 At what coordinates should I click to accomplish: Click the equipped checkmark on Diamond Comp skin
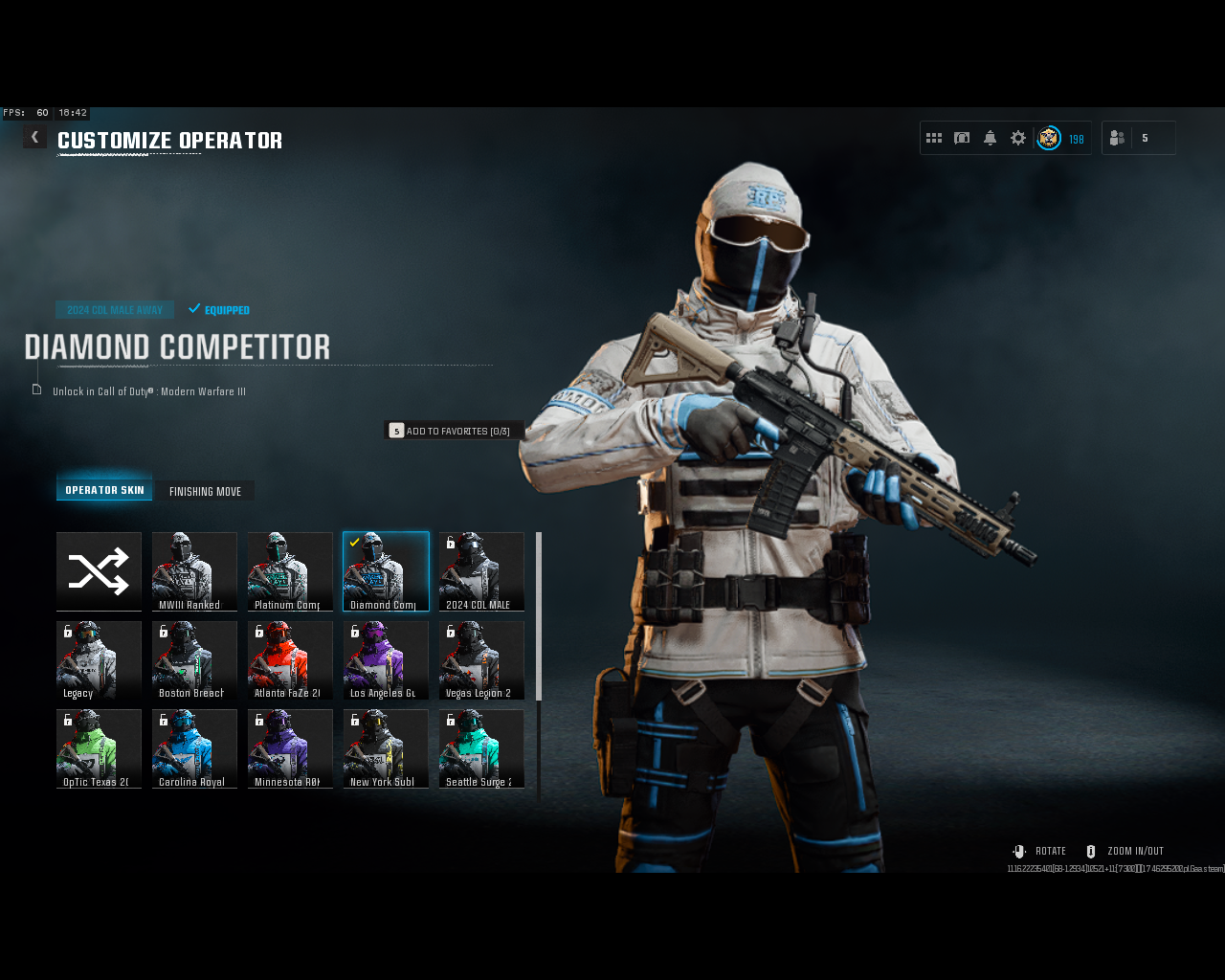[356, 544]
